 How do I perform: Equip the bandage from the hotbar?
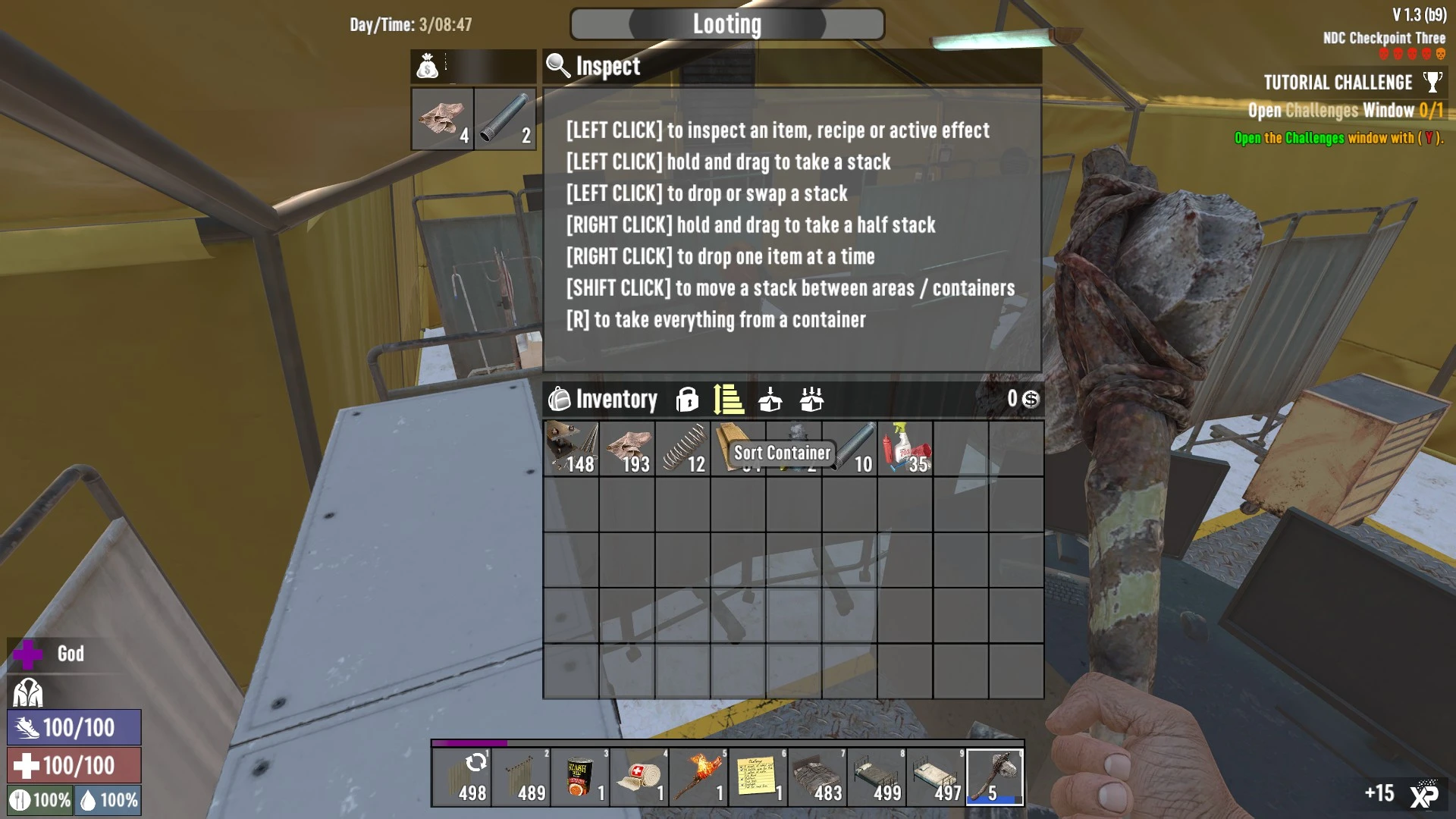click(x=640, y=778)
